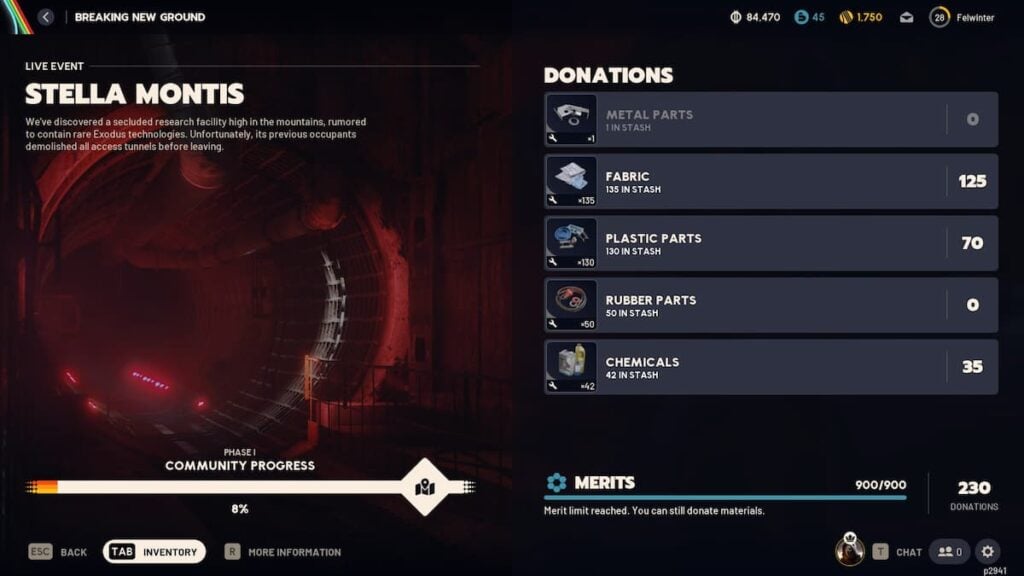This screenshot has width=1024, height=576.
Task: Pick the Rubber Parts donation row
Action: click(770, 306)
